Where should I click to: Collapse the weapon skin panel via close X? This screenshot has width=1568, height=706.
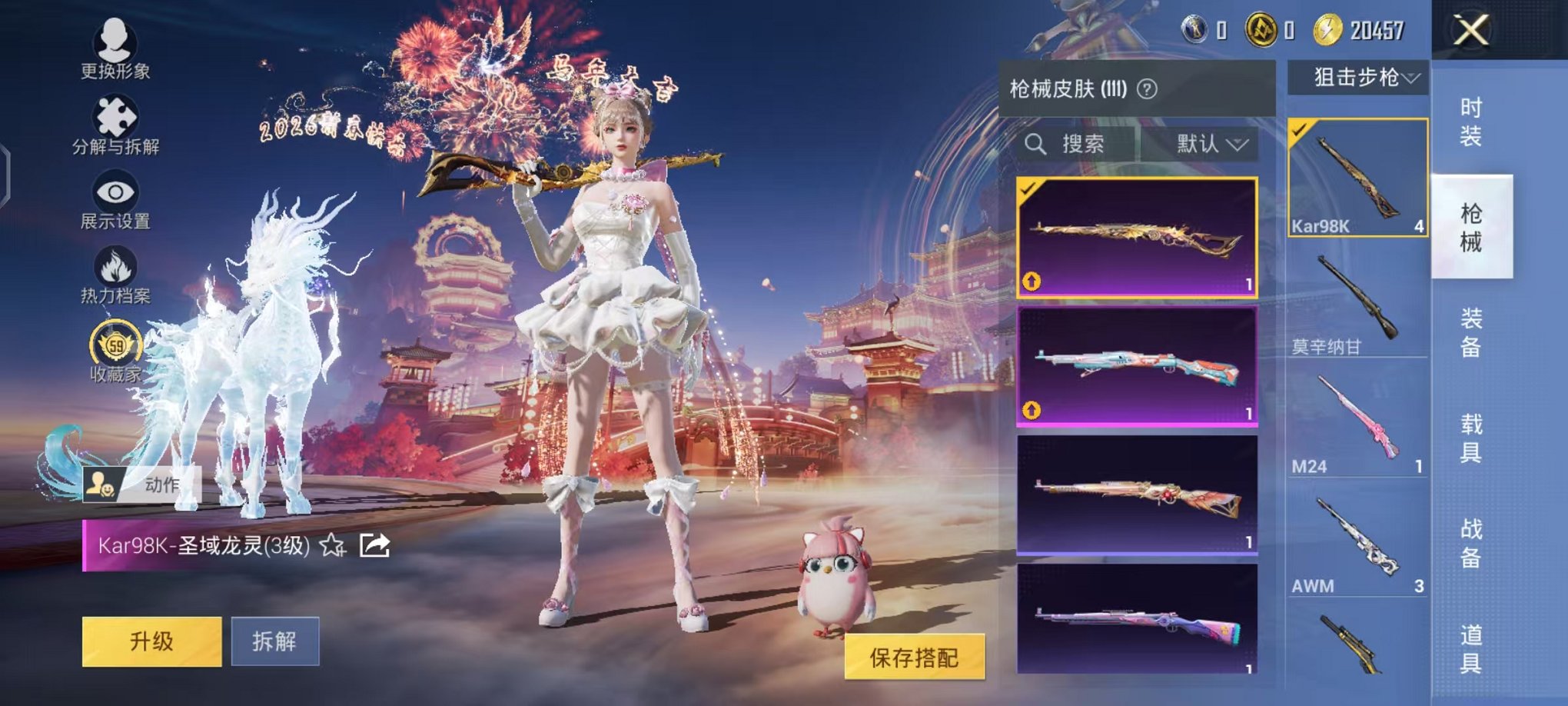[x=1472, y=31]
